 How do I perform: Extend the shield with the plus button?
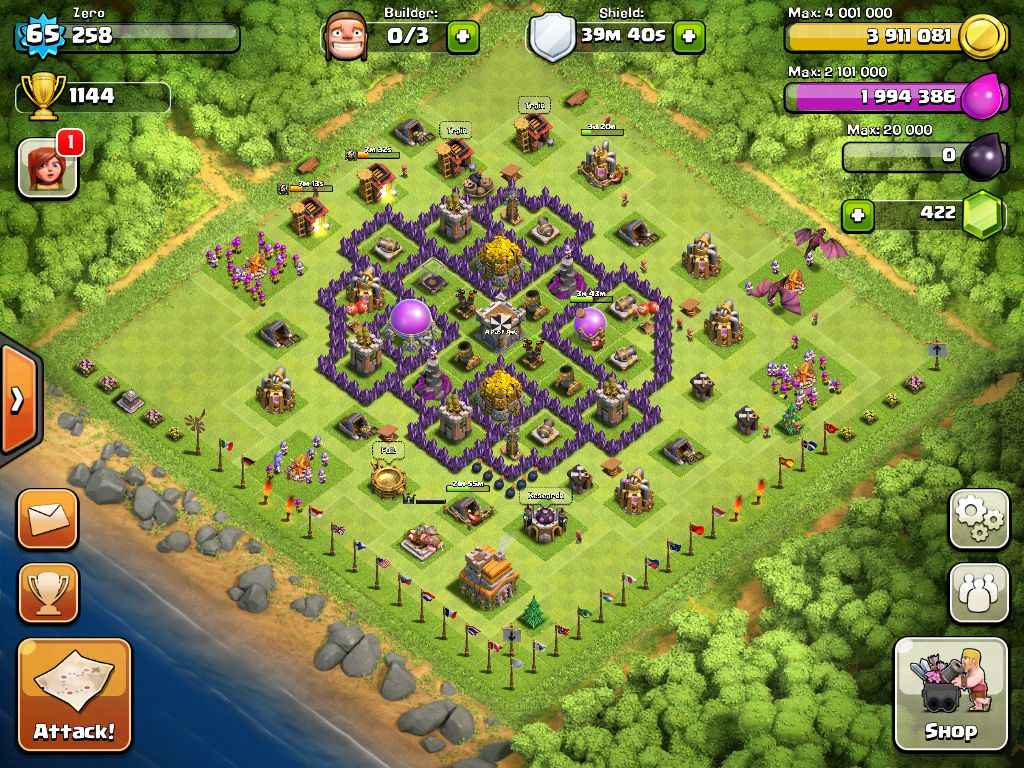689,37
